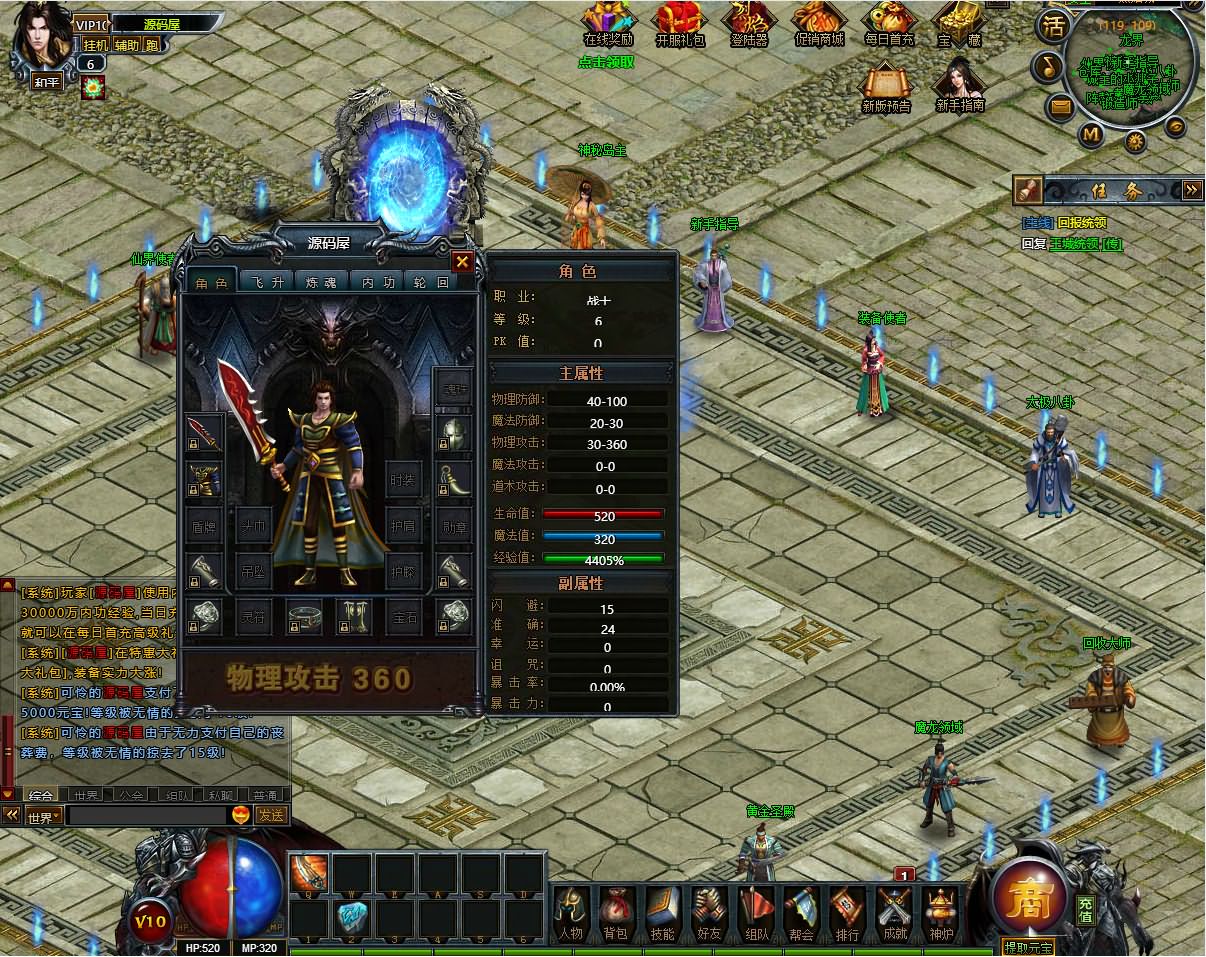Viewport: 1206px width, 957px height.
Task: Open the 促销商城 promotional shop
Action: point(819,22)
